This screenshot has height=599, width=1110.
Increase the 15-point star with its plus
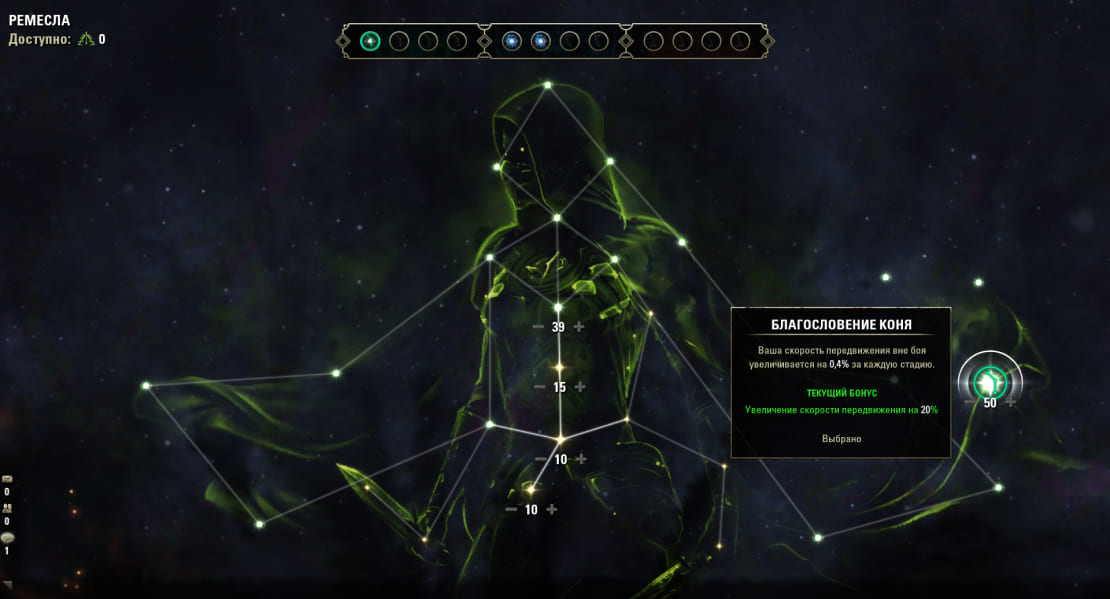point(580,387)
